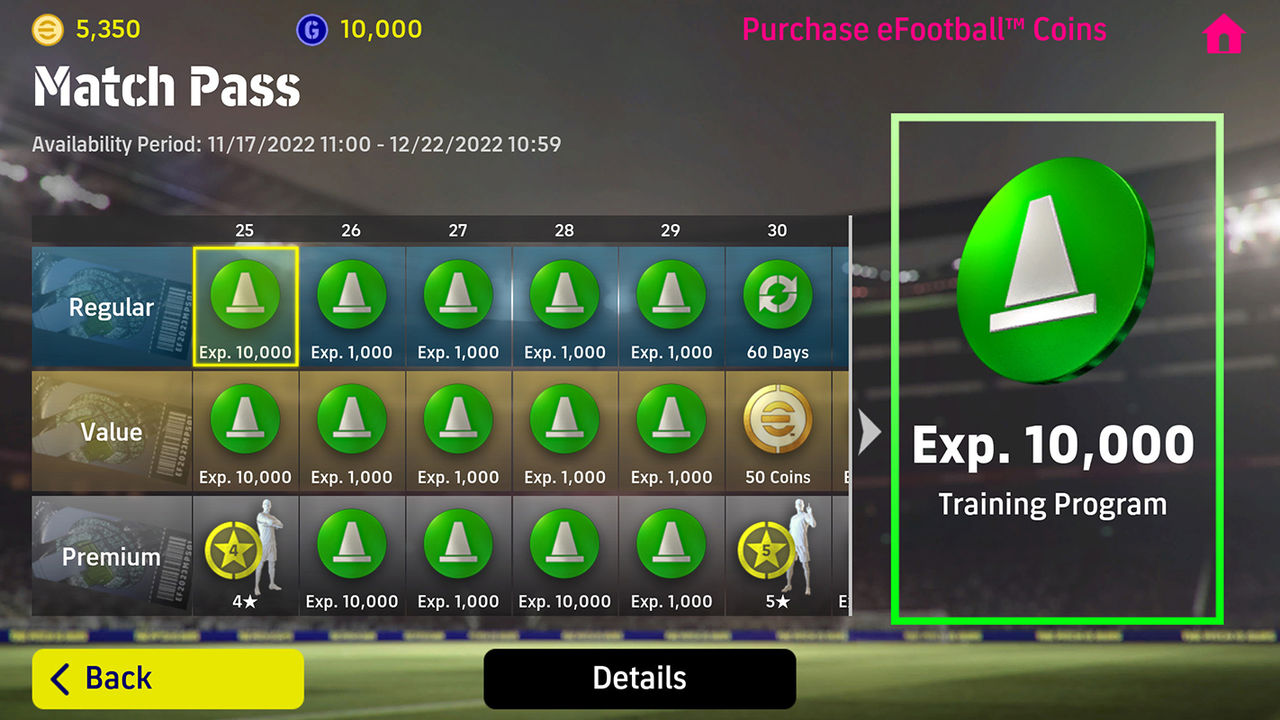Open the Premium pass ticket row

click(x=110, y=556)
